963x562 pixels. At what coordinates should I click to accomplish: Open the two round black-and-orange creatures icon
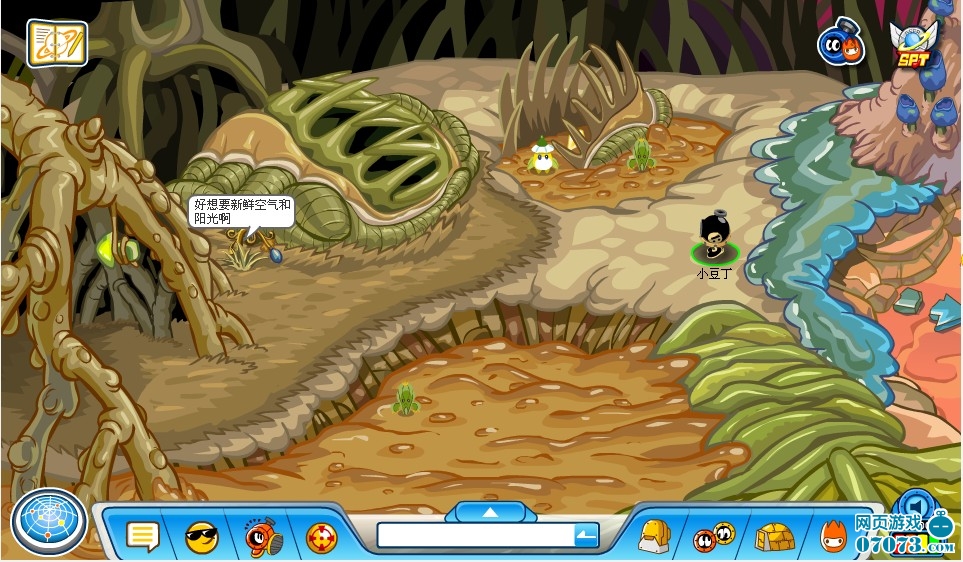714,537
